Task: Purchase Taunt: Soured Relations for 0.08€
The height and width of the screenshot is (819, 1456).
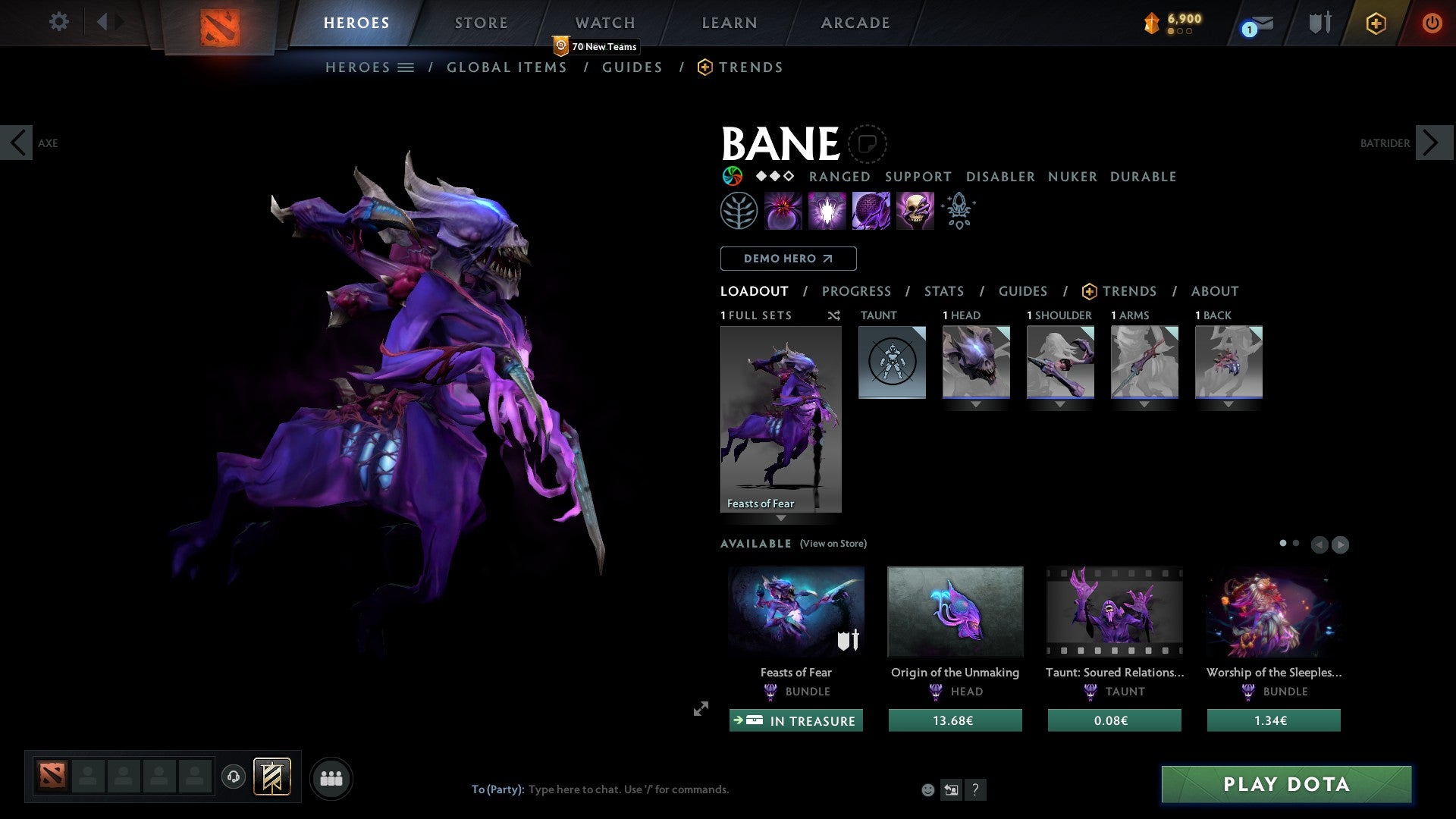Action: click(1114, 720)
